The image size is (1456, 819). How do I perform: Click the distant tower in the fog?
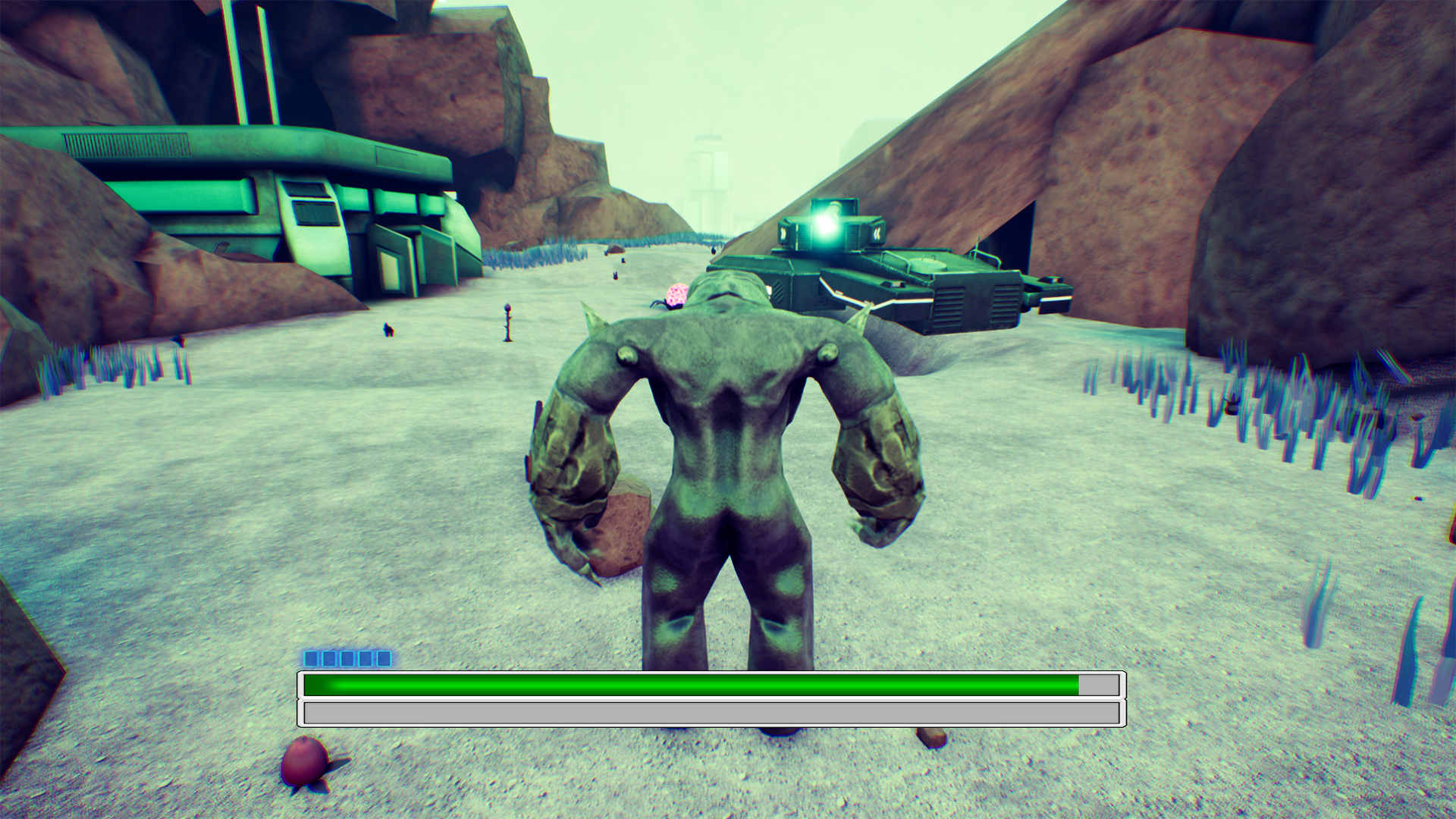point(708,163)
